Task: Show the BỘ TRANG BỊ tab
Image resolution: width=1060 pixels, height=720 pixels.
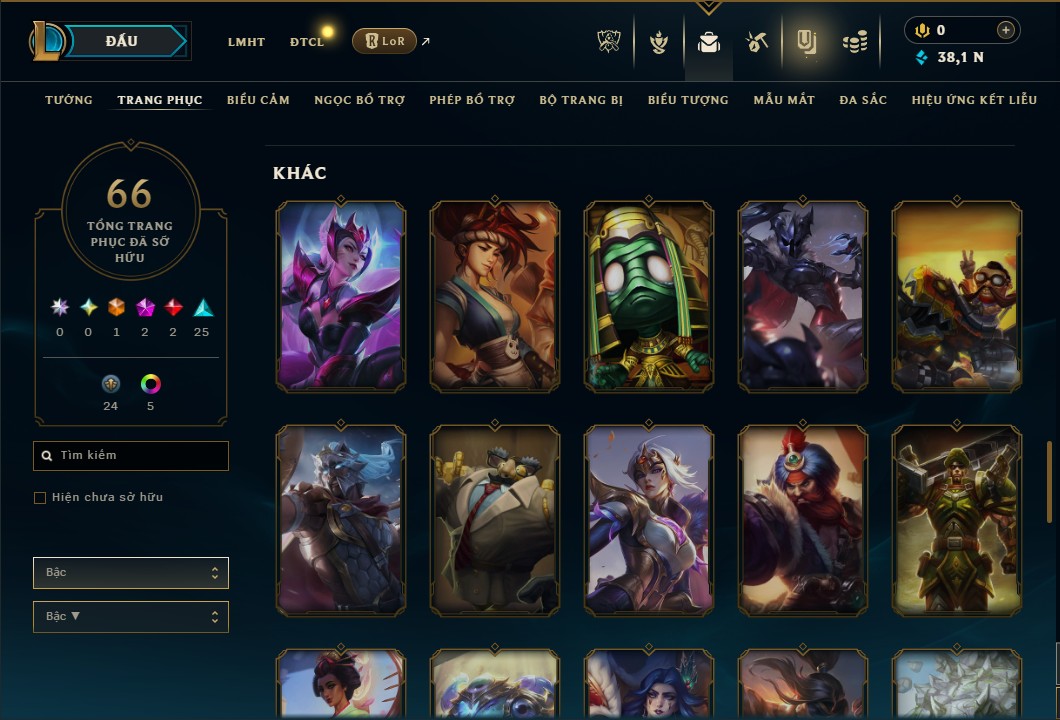Action: [x=581, y=100]
